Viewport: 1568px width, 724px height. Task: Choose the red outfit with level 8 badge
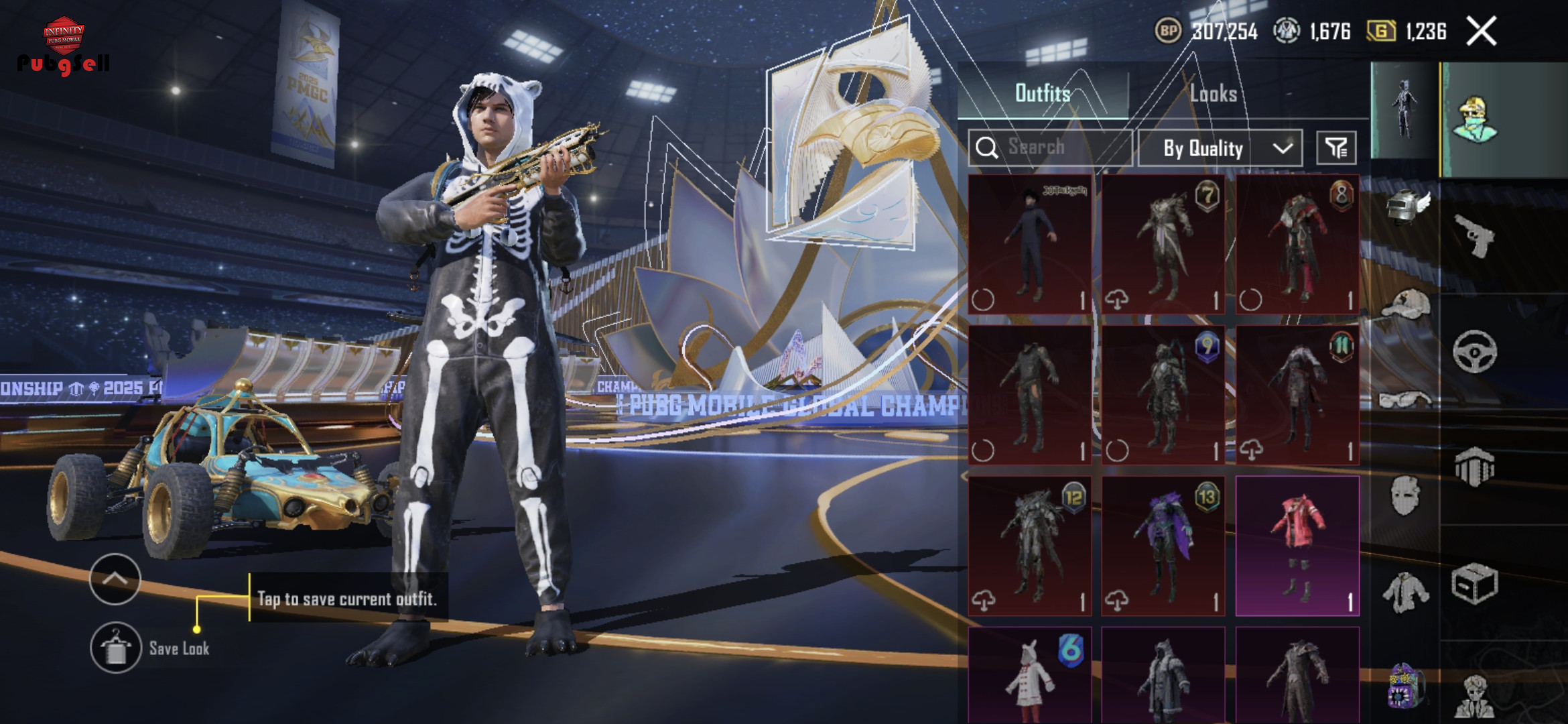point(1297,245)
